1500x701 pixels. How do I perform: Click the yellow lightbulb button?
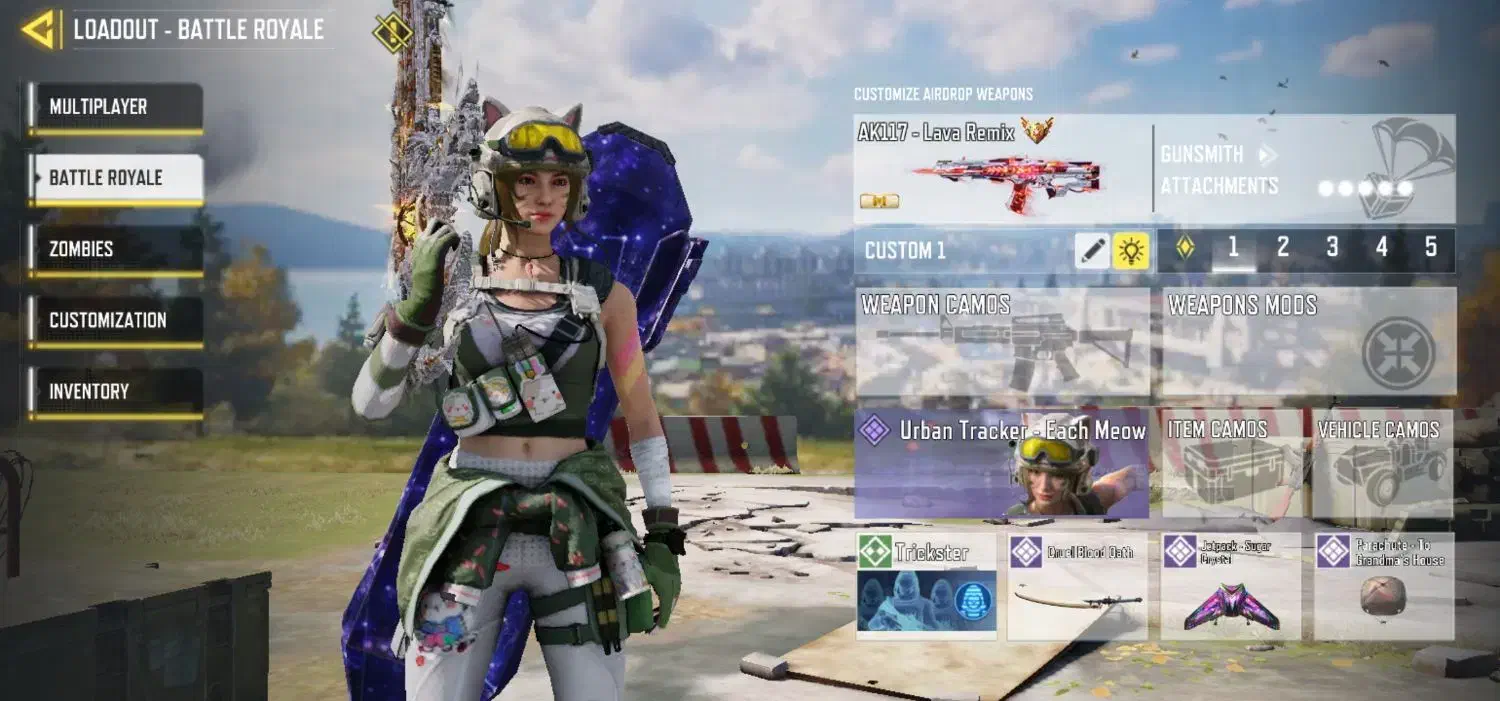pos(1131,250)
